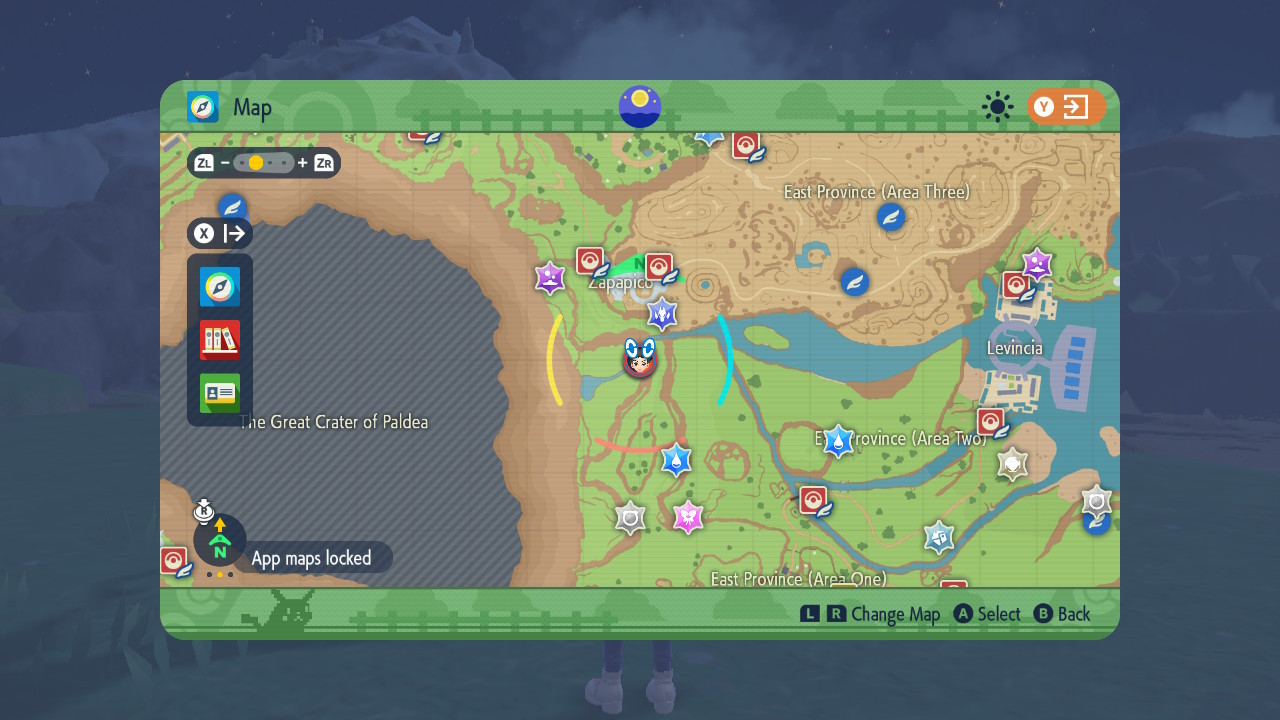Collapse the app sidebar using the X arrow
This screenshot has height=720, width=1280.
[x=219, y=232]
